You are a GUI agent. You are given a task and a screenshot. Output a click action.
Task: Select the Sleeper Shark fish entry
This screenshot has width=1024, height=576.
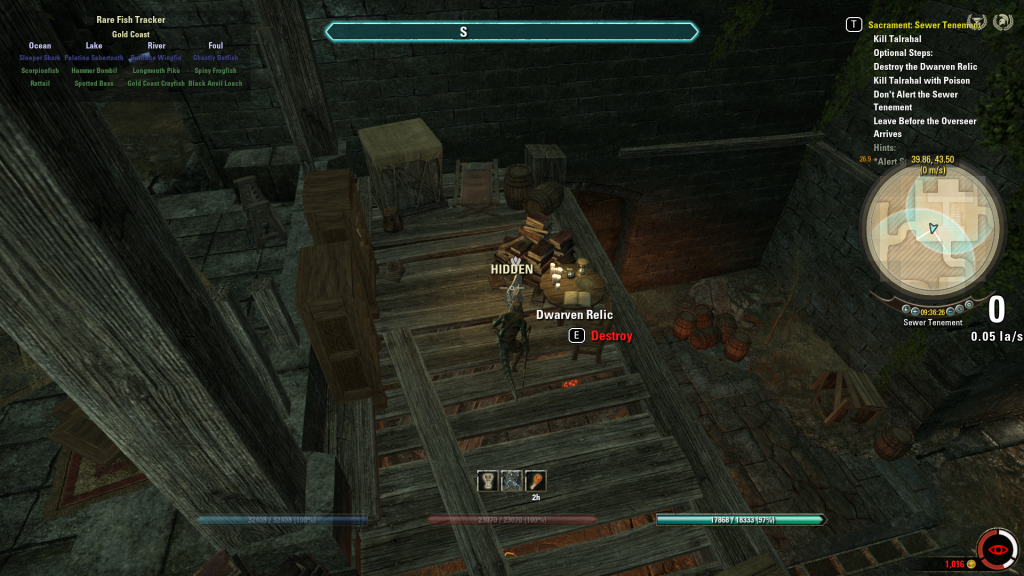click(x=40, y=58)
